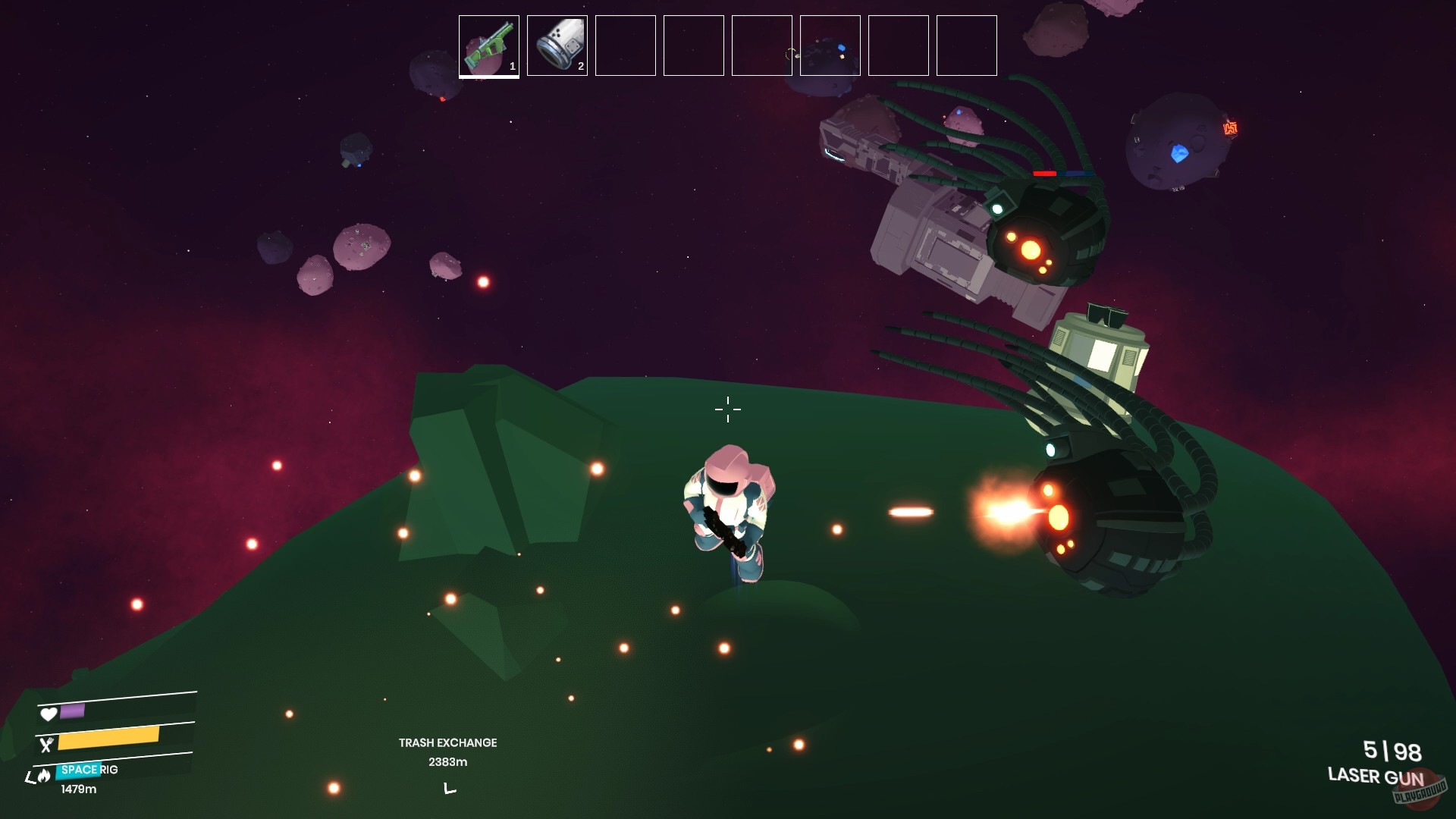Select the green laser gun in hotbar slot 1
The width and height of the screenshot is (1456, 819).
(488, 45)
